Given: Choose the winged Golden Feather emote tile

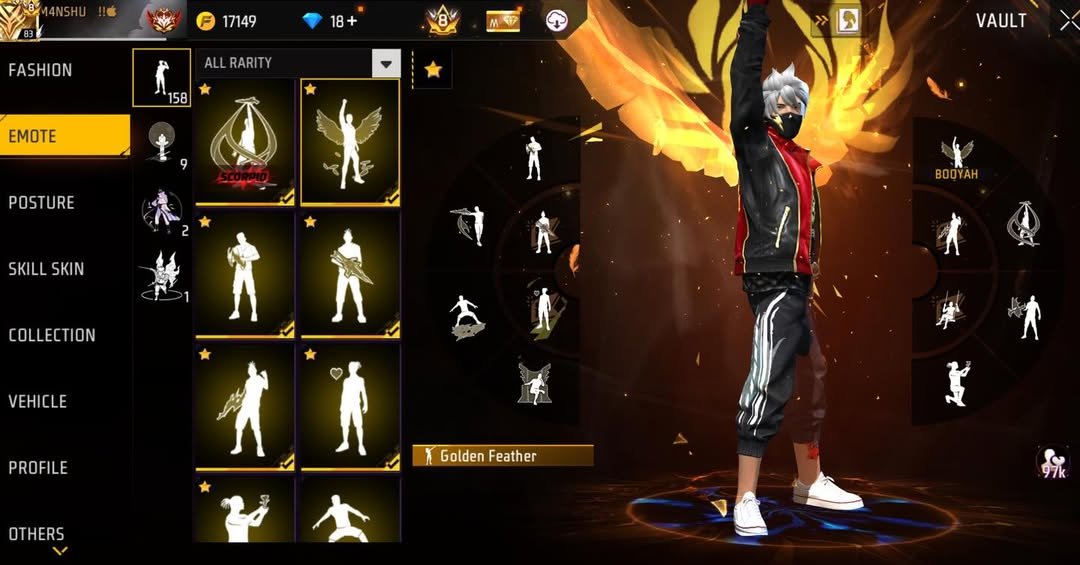Looking at the screenshot, I should point(350,142).
